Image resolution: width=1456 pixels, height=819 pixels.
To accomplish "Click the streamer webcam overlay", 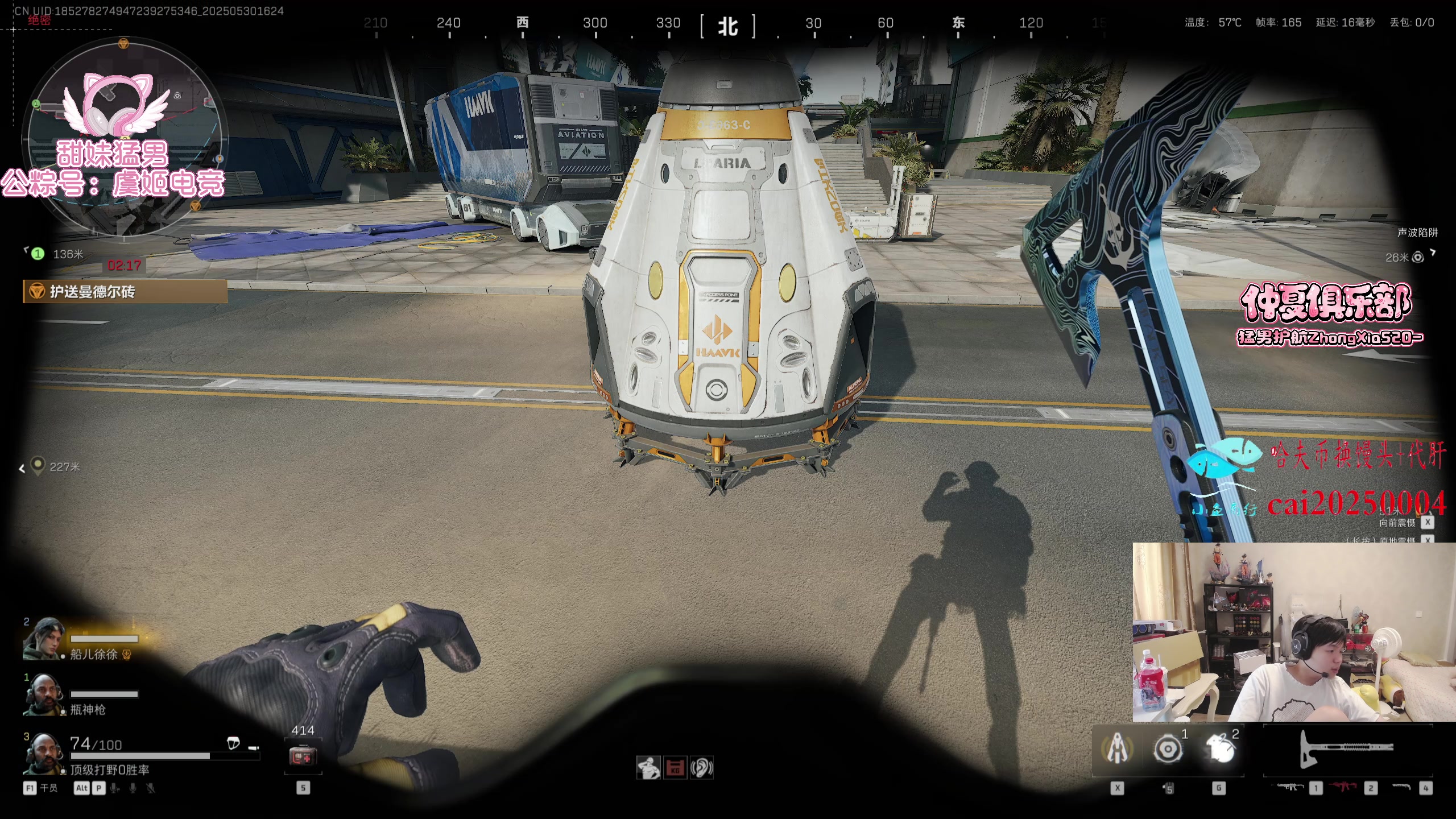I will coord(1294,631).
